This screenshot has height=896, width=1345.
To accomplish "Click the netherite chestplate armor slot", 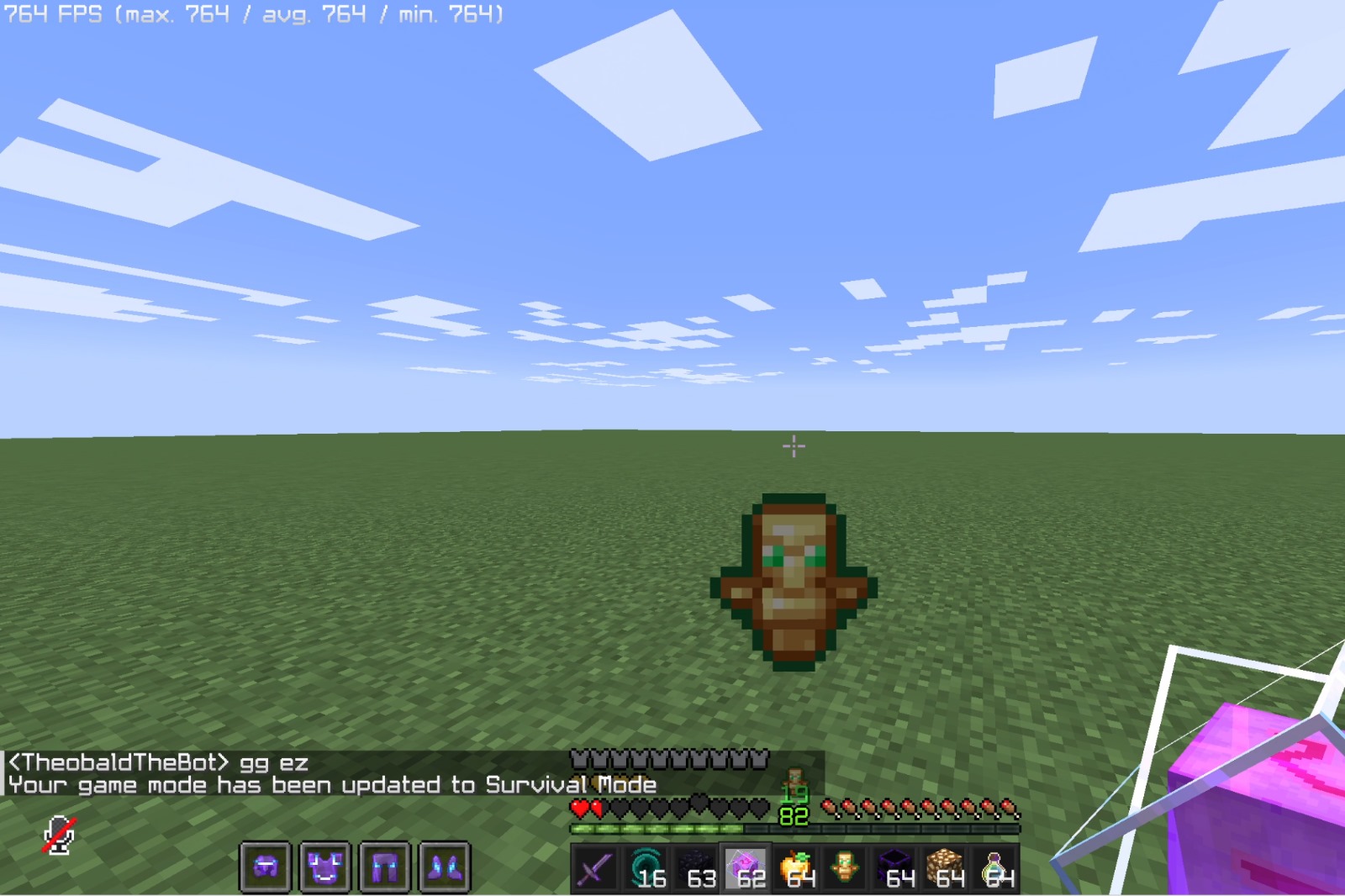I will 327,872.
